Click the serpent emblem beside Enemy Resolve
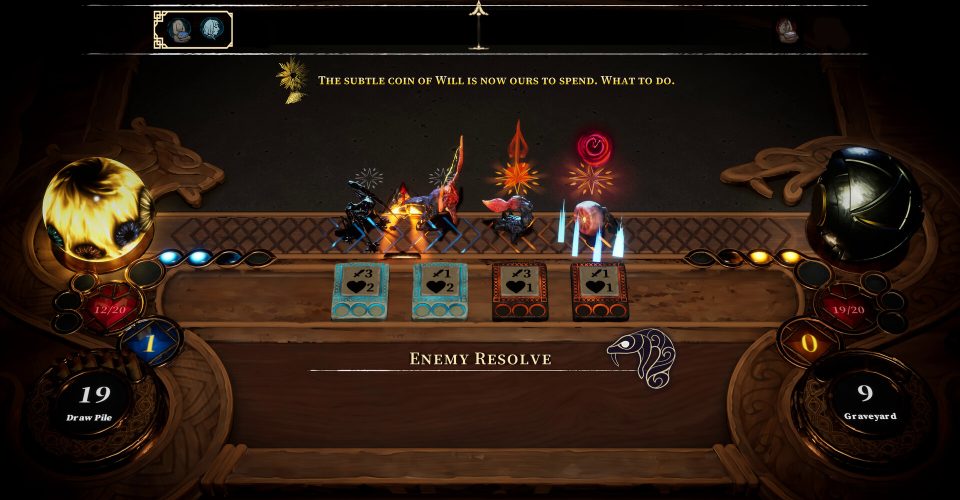Screen dimensions: 960x500 pos(641,357)
